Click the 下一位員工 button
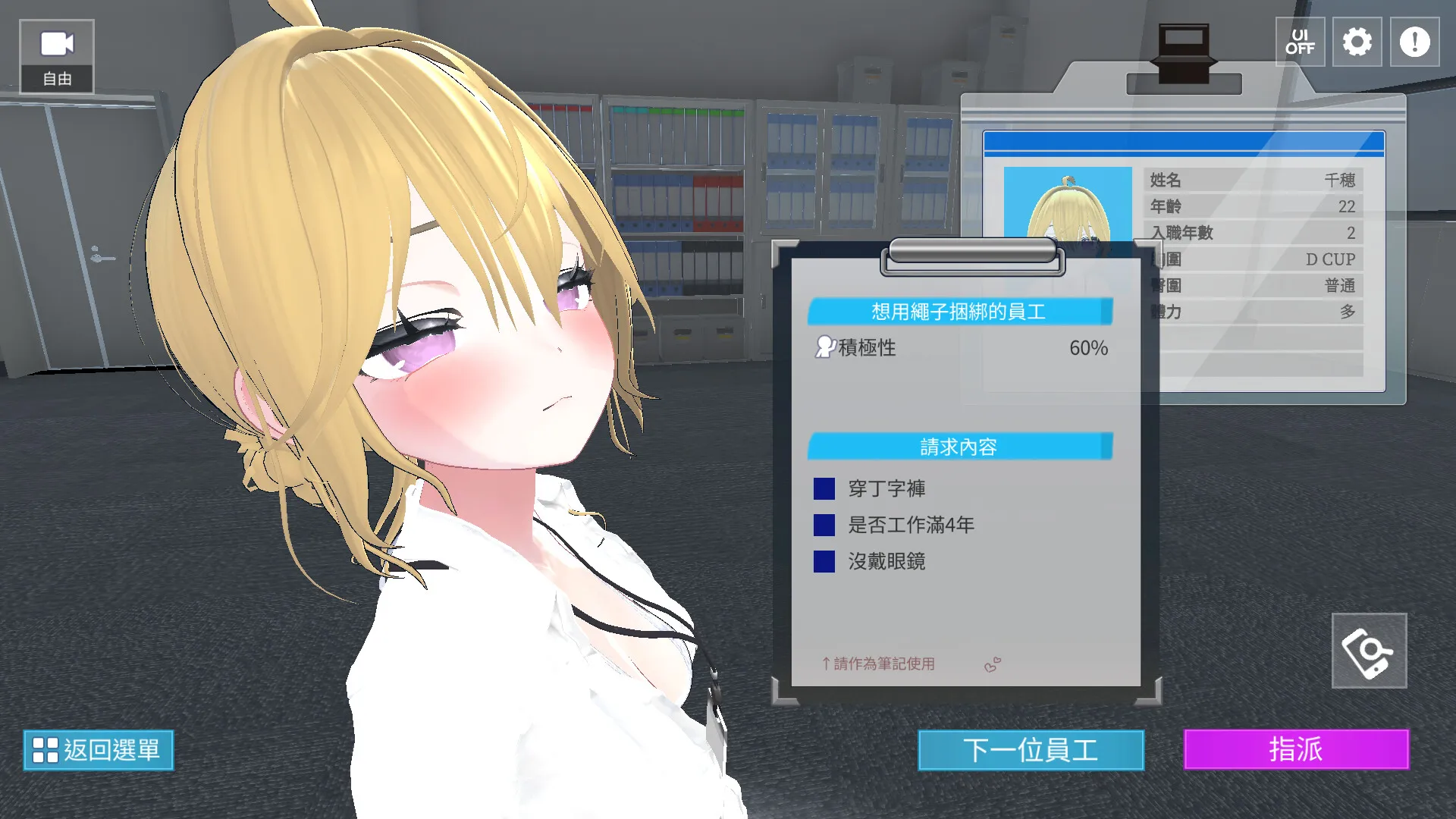This screenshot has width=1456, height=819. pyautogui.click(x=1031, y=749)
